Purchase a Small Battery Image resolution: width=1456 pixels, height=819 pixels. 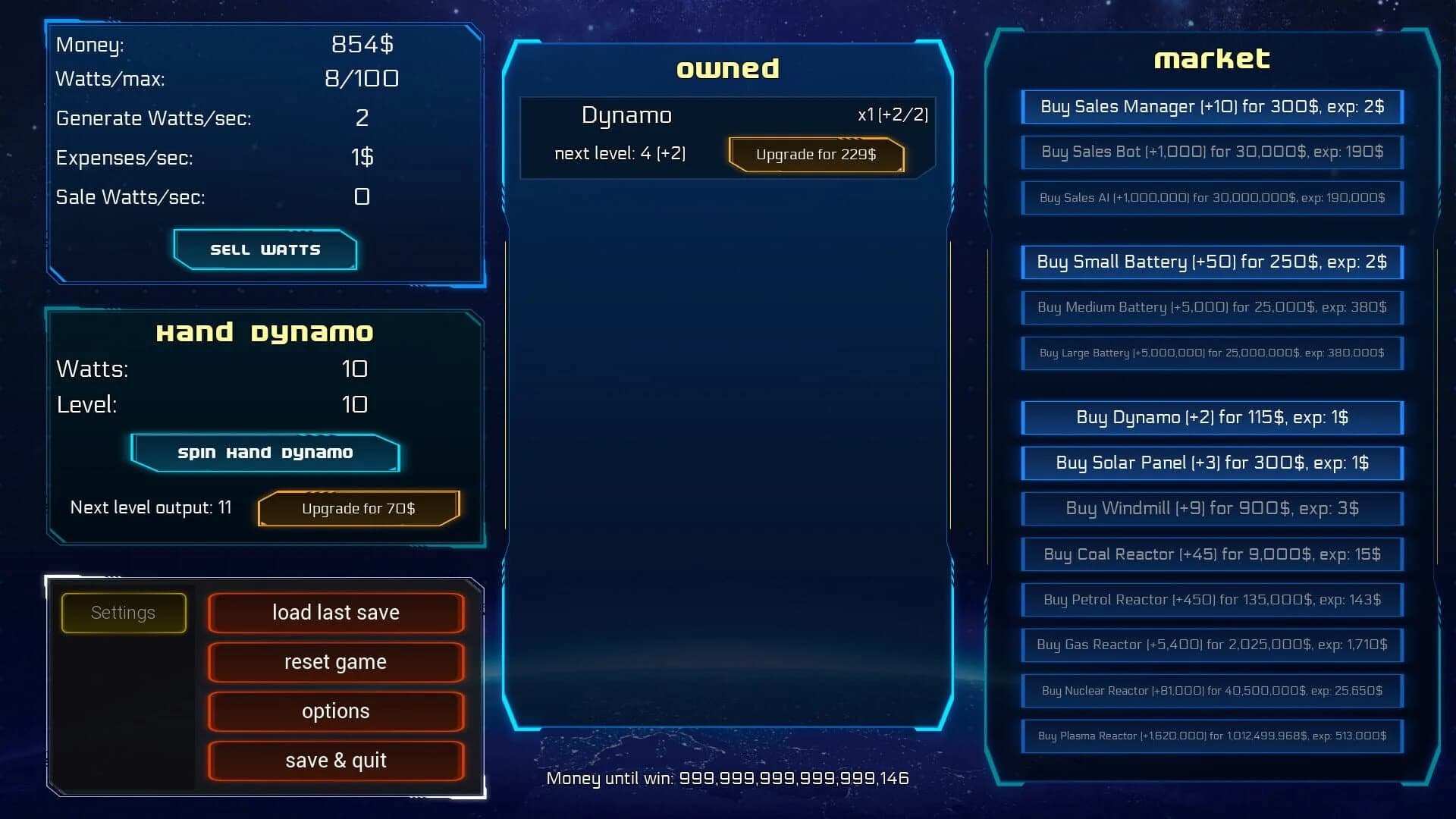click(1211, 262)
